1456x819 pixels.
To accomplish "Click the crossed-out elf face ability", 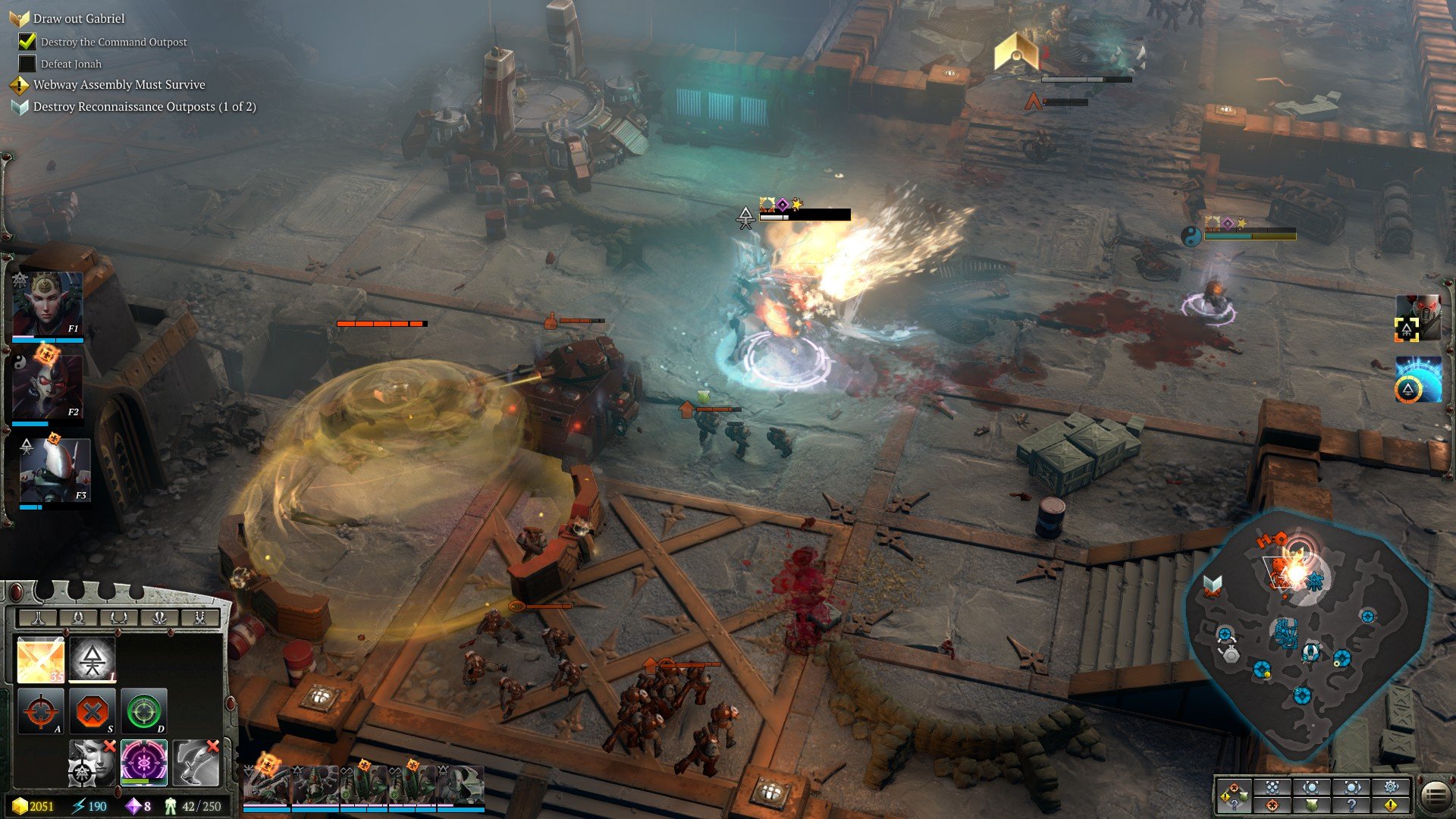I will pyautogui.click(x=93, y=762).
